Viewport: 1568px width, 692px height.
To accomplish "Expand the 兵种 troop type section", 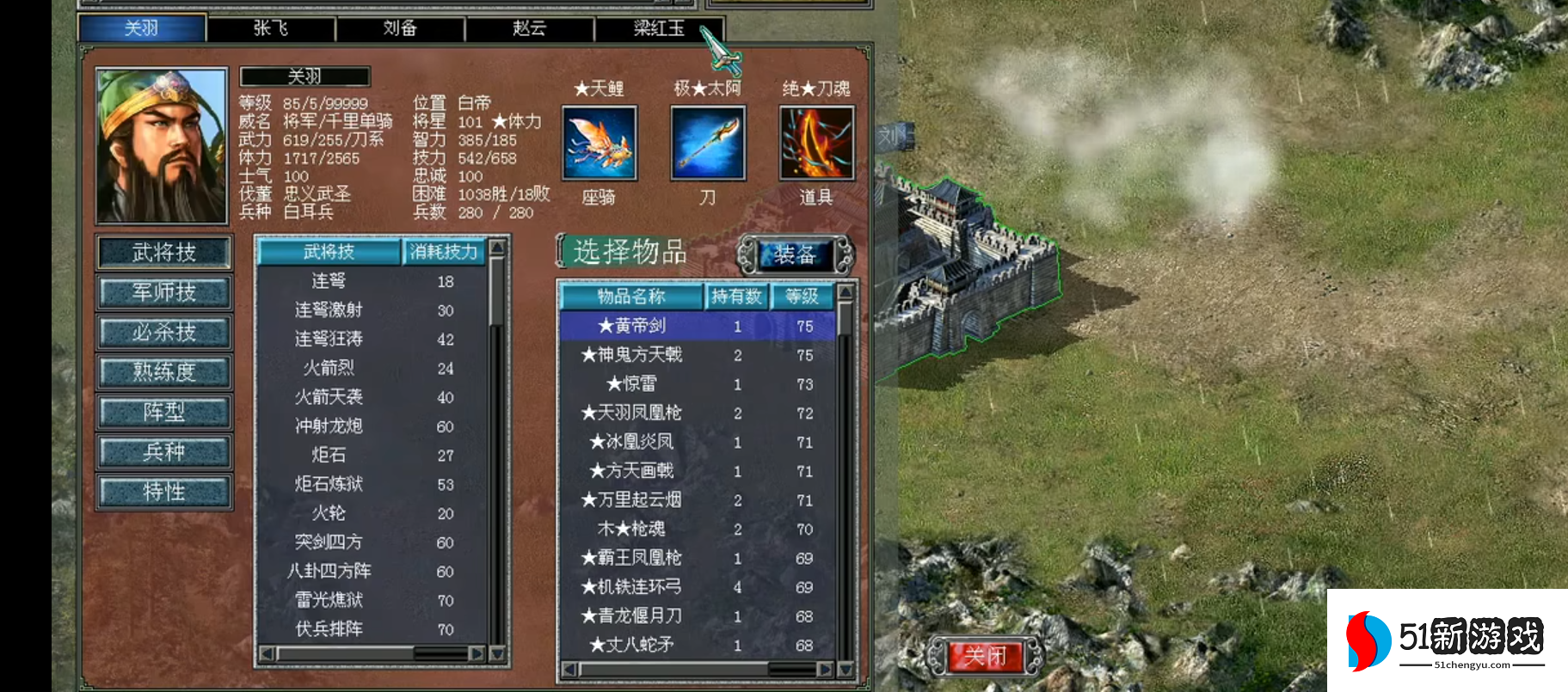I will pos(163,452).
